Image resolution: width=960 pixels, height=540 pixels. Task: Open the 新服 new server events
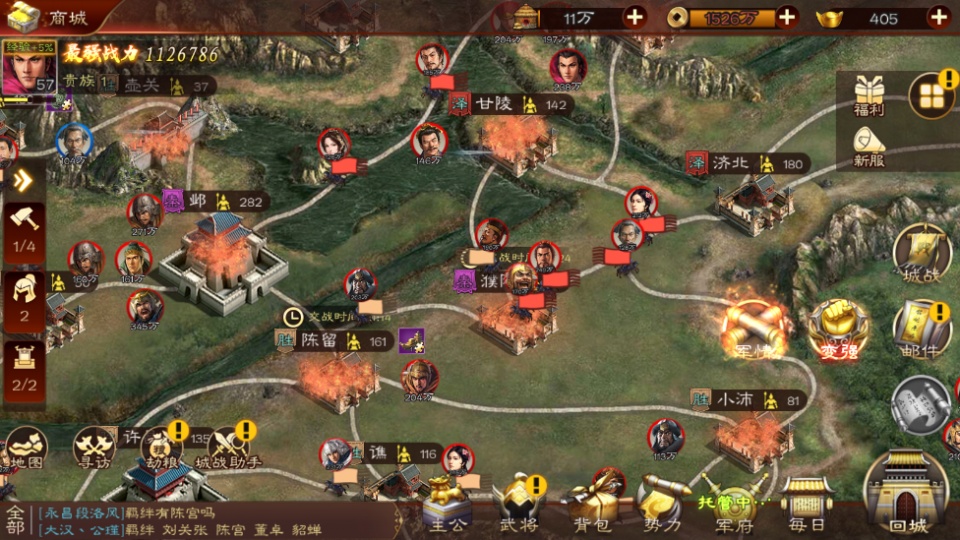pos(868,146)
